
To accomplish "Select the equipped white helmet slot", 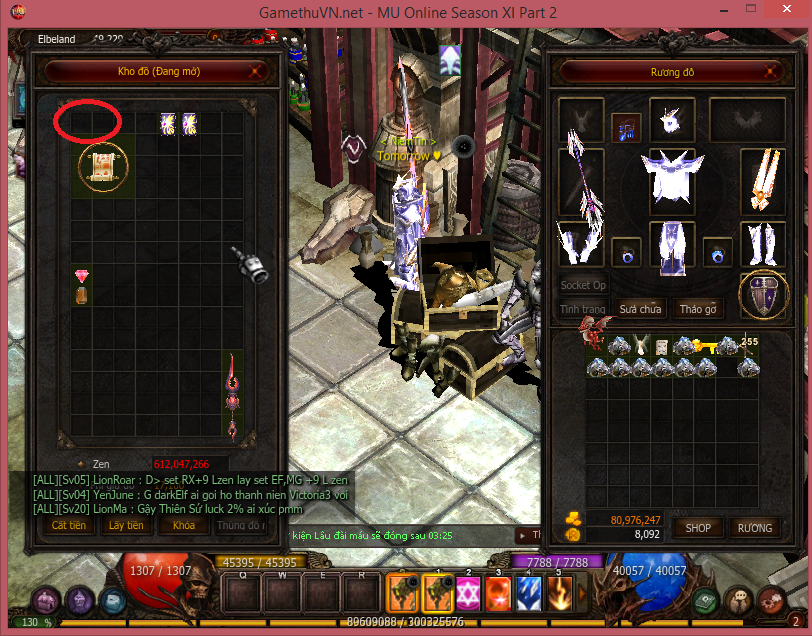I will click(x=672, y=120).
